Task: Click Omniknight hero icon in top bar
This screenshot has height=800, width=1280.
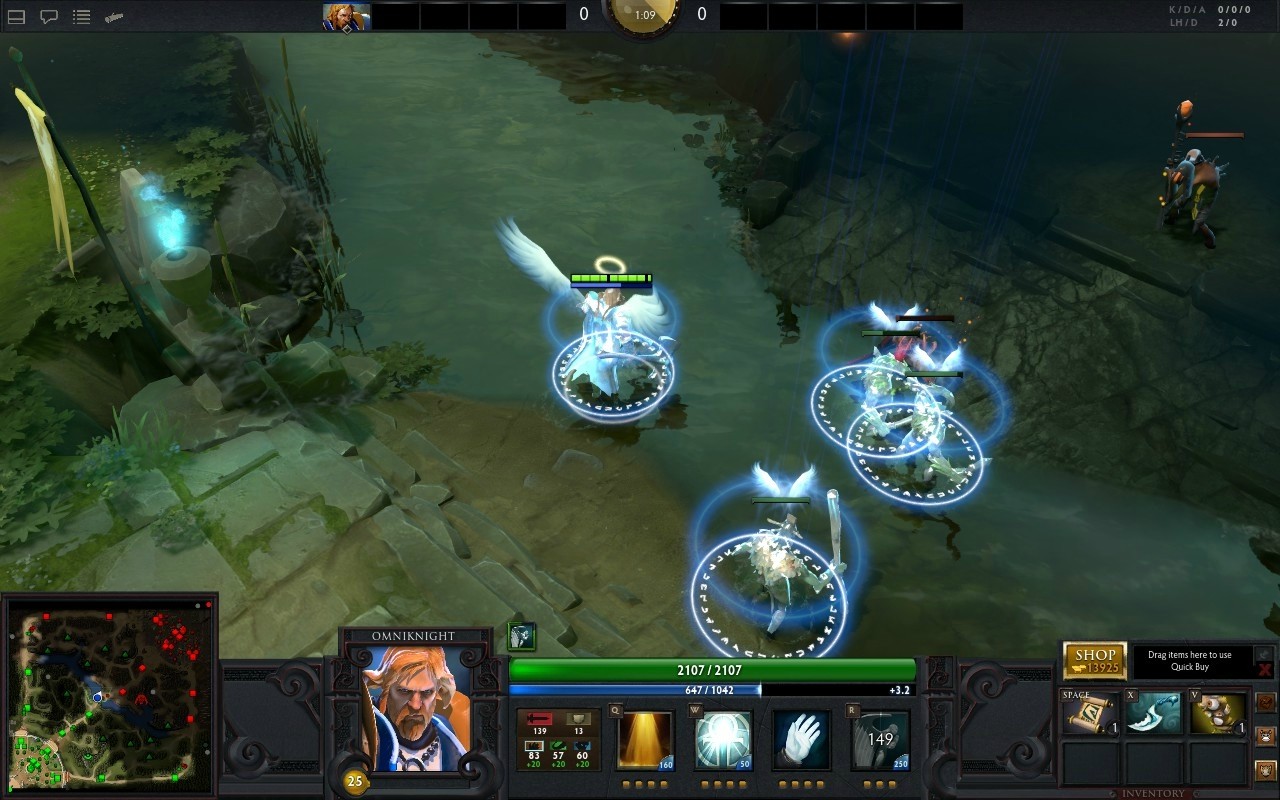Action: point(346,17)
